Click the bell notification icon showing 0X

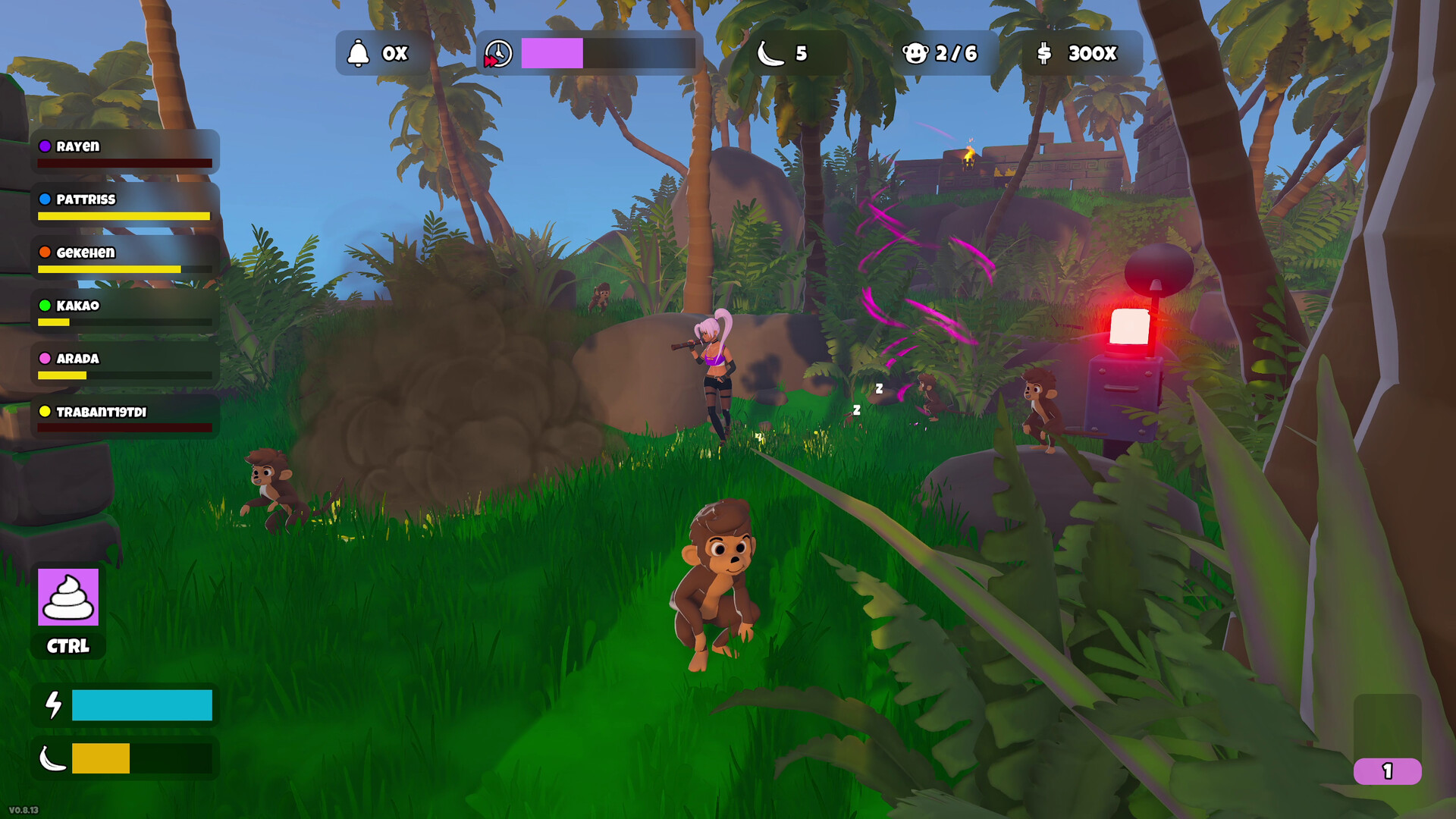(358, 53)
